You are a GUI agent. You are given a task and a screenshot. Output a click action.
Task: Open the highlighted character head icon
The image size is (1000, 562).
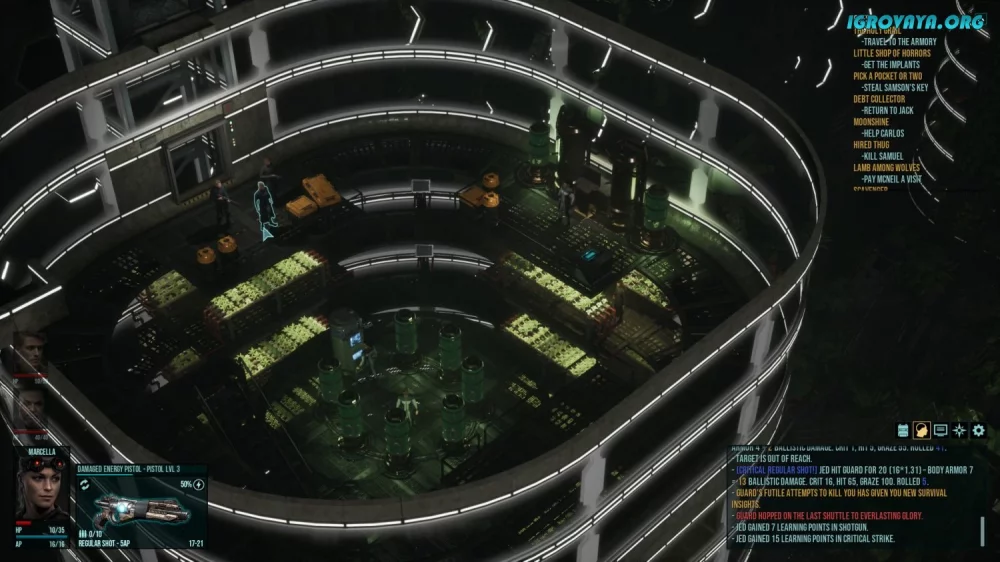pos(922,430)
